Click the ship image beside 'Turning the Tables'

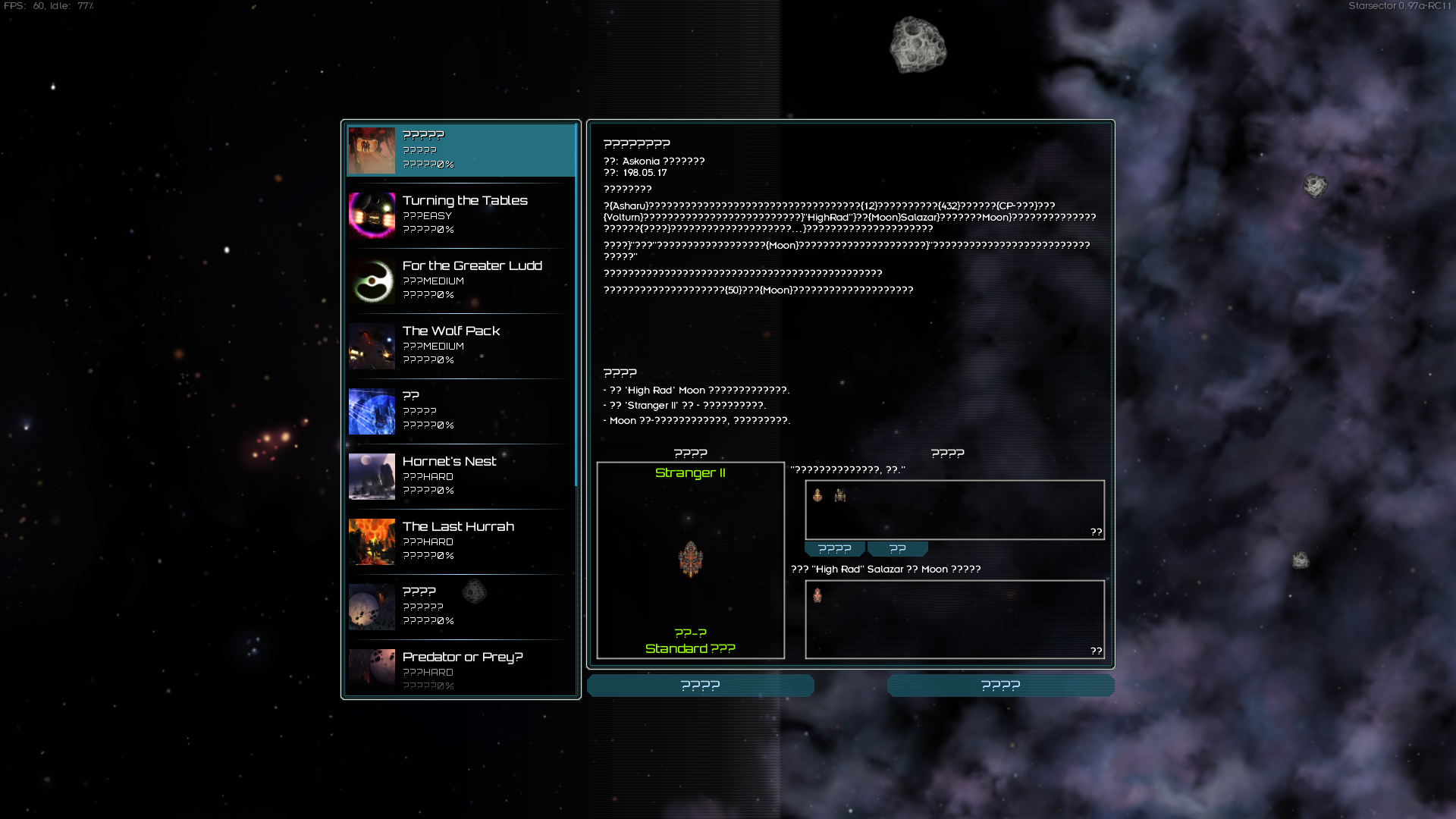tap(371, 216)
